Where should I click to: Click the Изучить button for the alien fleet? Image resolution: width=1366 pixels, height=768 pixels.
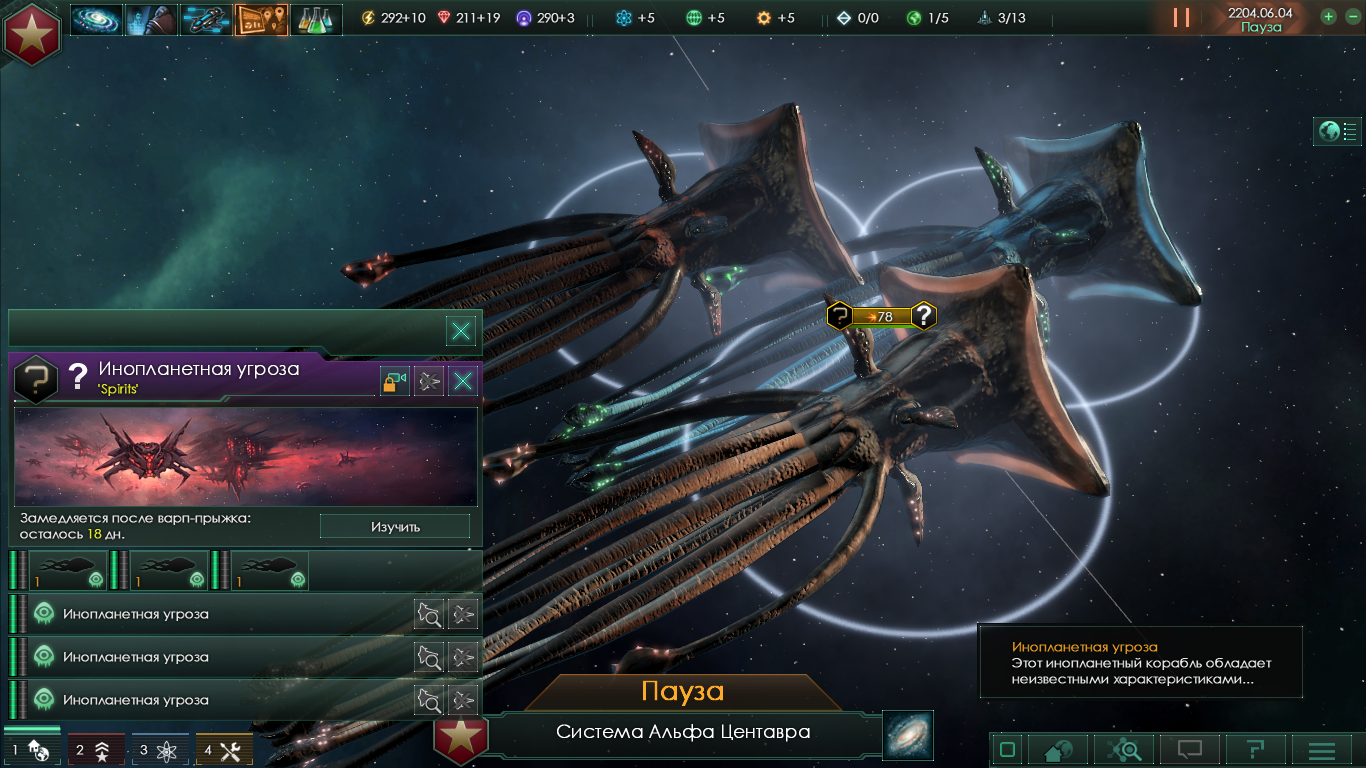click(x=395, y=526)
